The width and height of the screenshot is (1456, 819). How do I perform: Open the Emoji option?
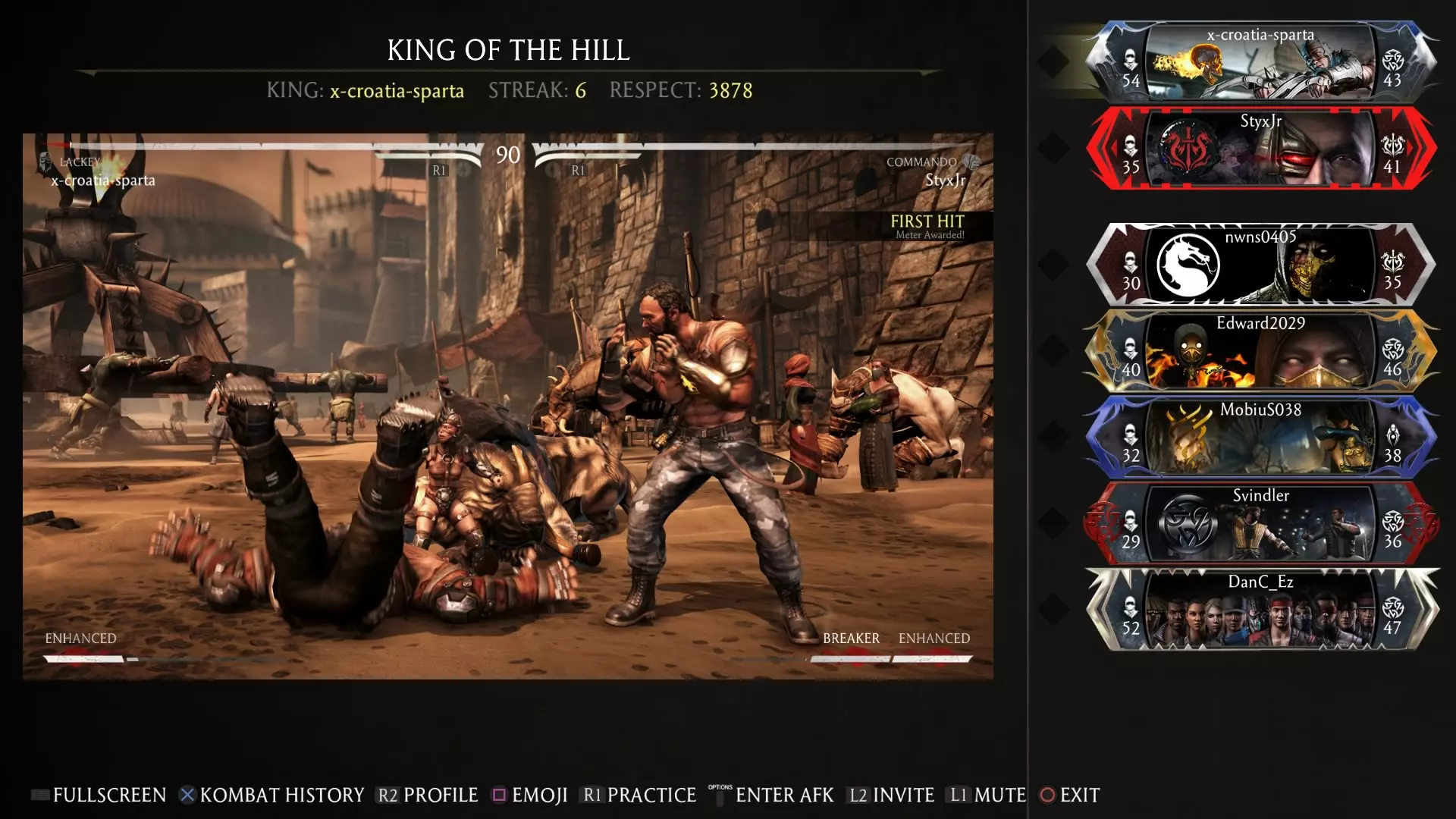tap(530, 795)
